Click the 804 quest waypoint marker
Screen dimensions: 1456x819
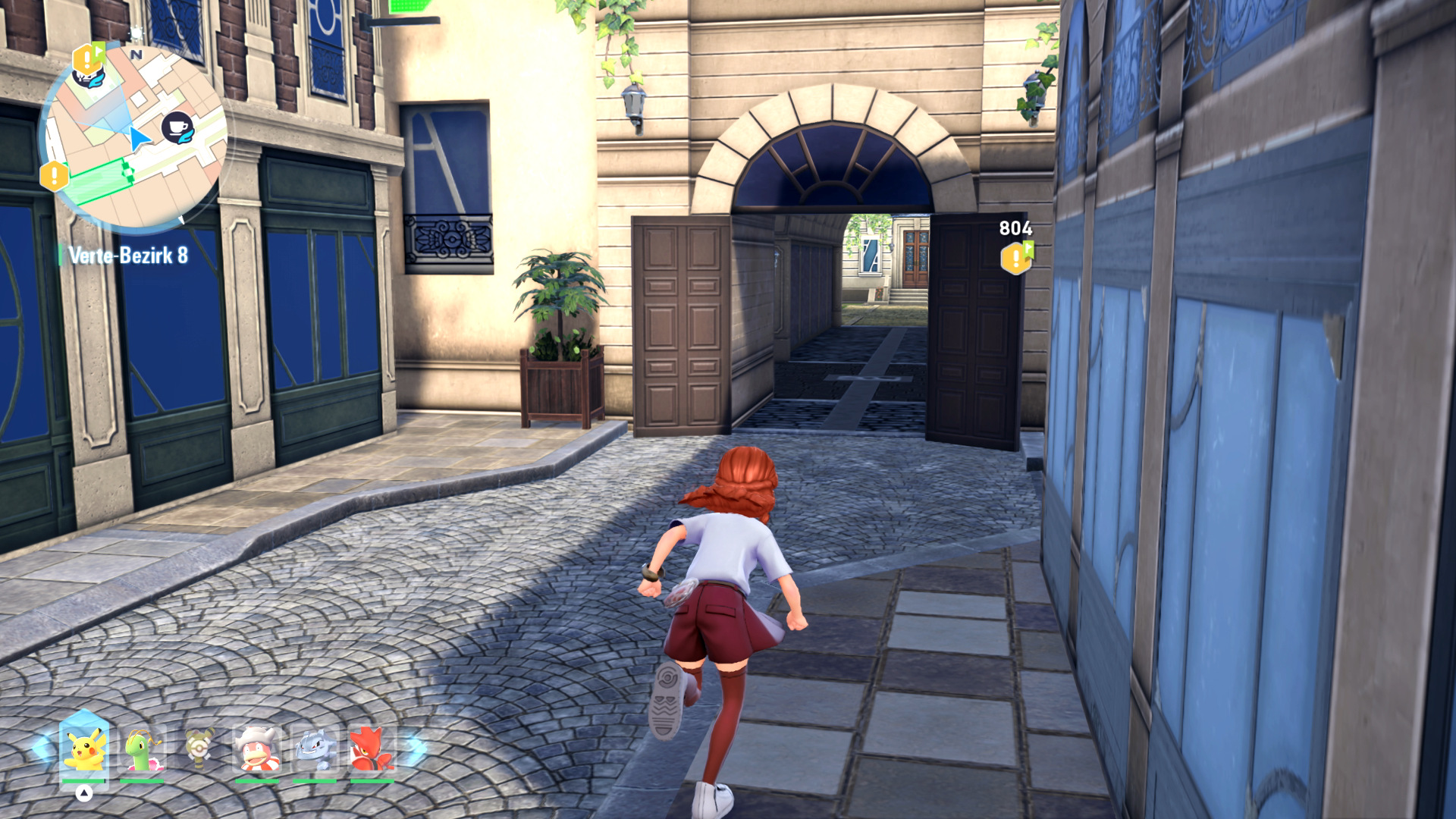(1016, 258)
